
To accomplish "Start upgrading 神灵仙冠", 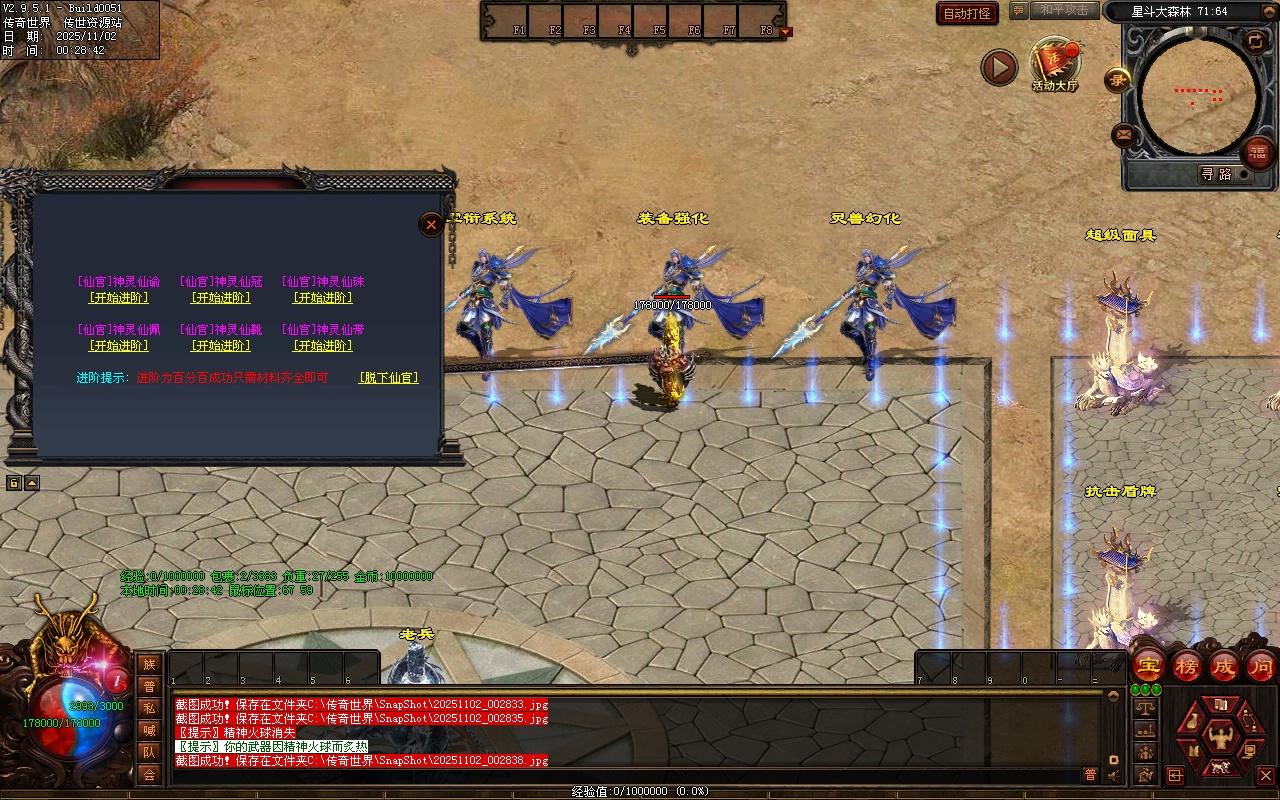I will tap(221, 298).
